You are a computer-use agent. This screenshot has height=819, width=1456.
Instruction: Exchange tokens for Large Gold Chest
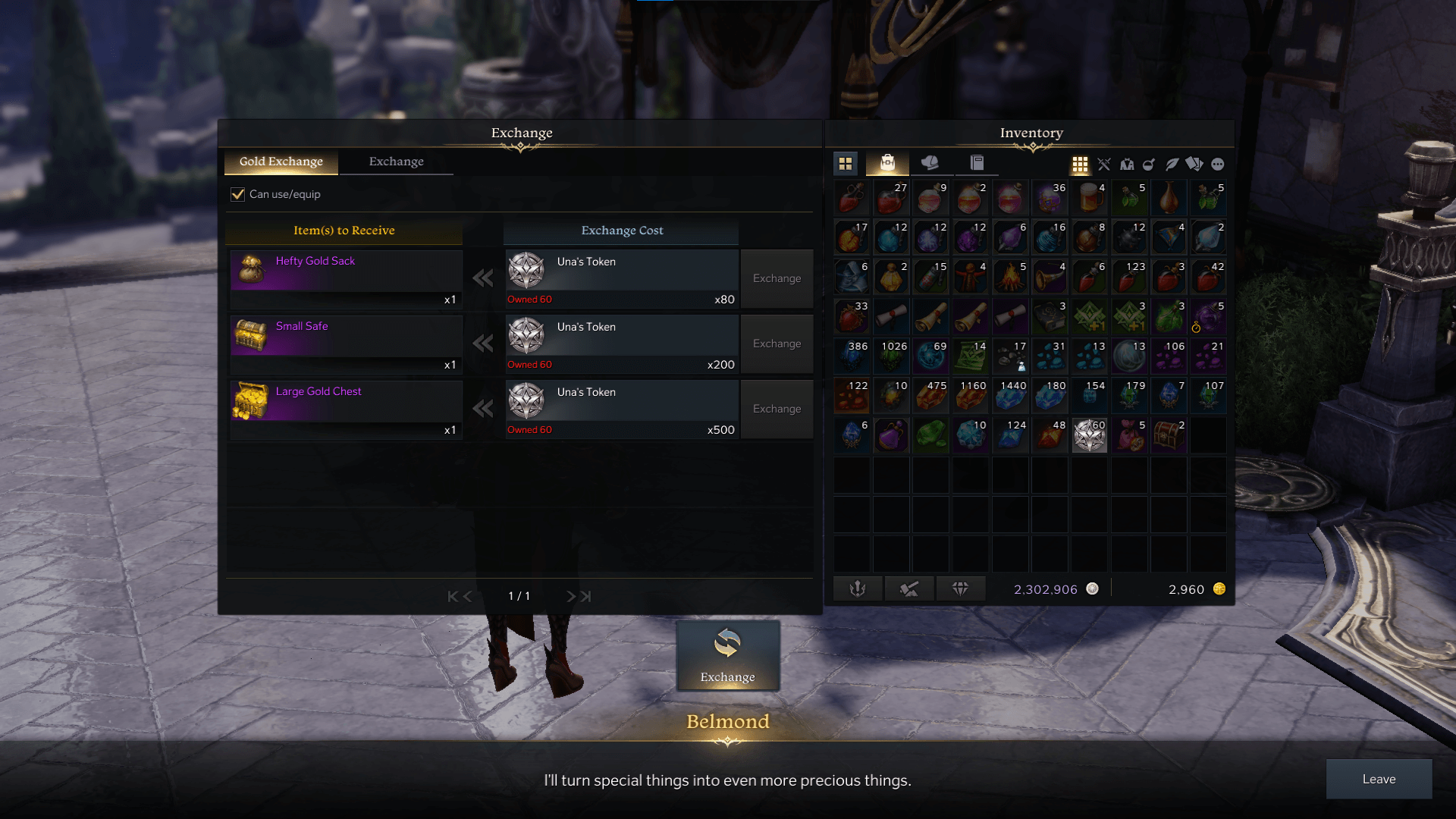777,409
